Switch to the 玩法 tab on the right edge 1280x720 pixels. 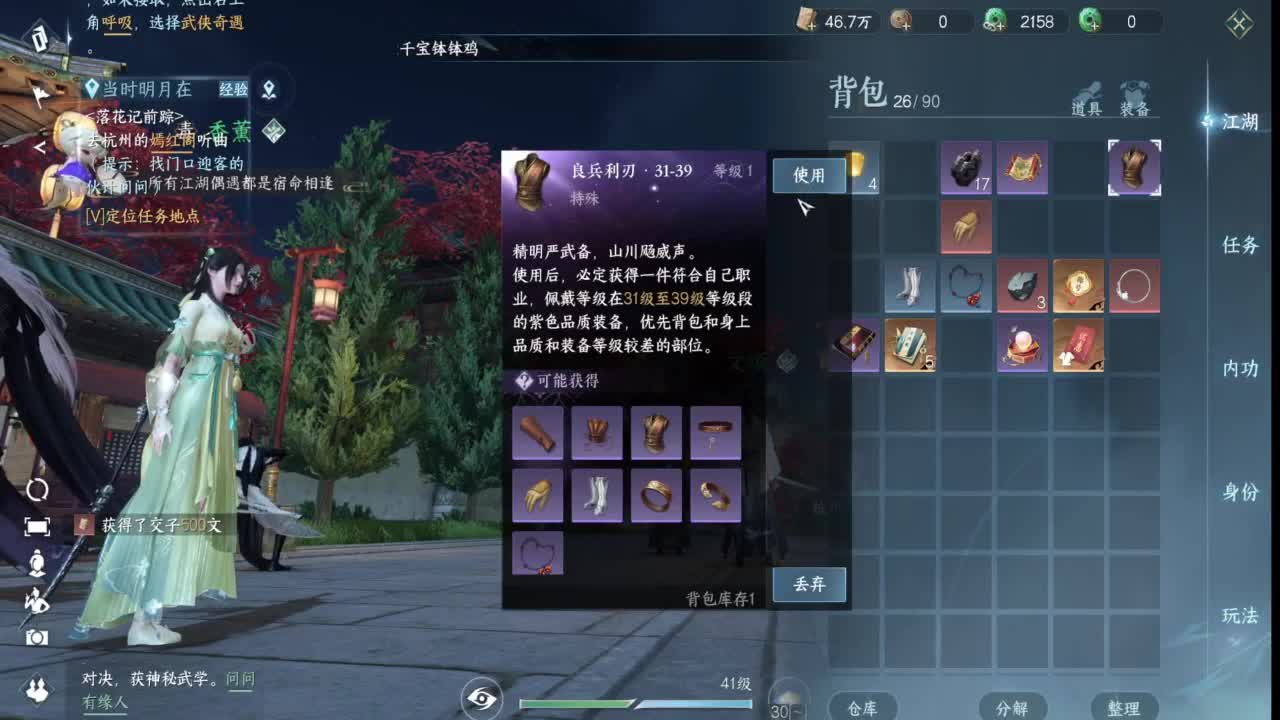click(x=1240, y=616)
